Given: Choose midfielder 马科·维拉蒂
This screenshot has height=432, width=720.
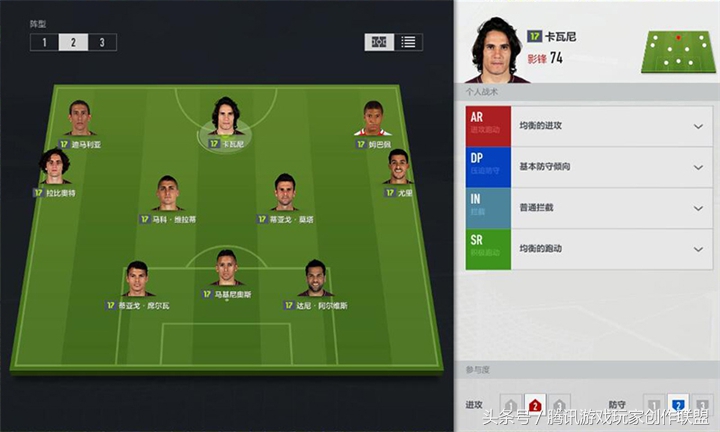Looking at the screenshot, I should click(167, 195).
